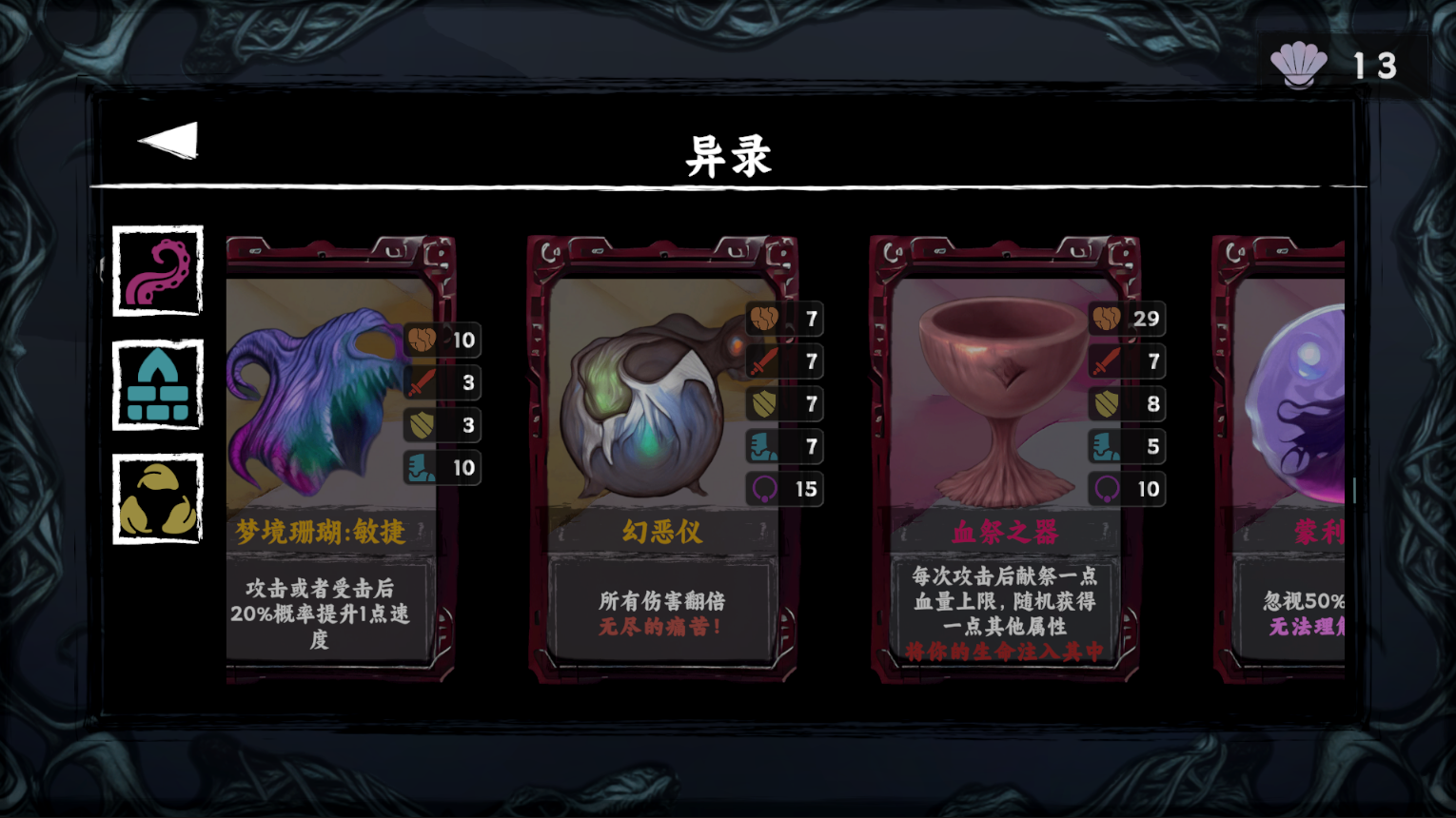Click the heart icon showing 29 on 血祭之器 card

coord(1105,321)
